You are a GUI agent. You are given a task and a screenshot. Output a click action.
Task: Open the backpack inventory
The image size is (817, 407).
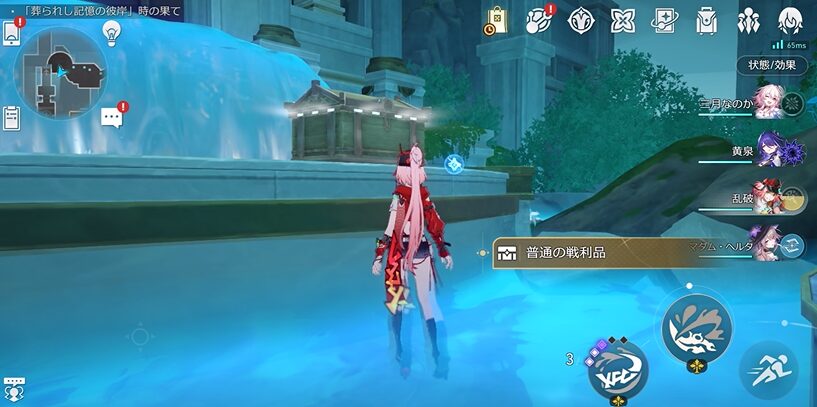tap(707, 20)
